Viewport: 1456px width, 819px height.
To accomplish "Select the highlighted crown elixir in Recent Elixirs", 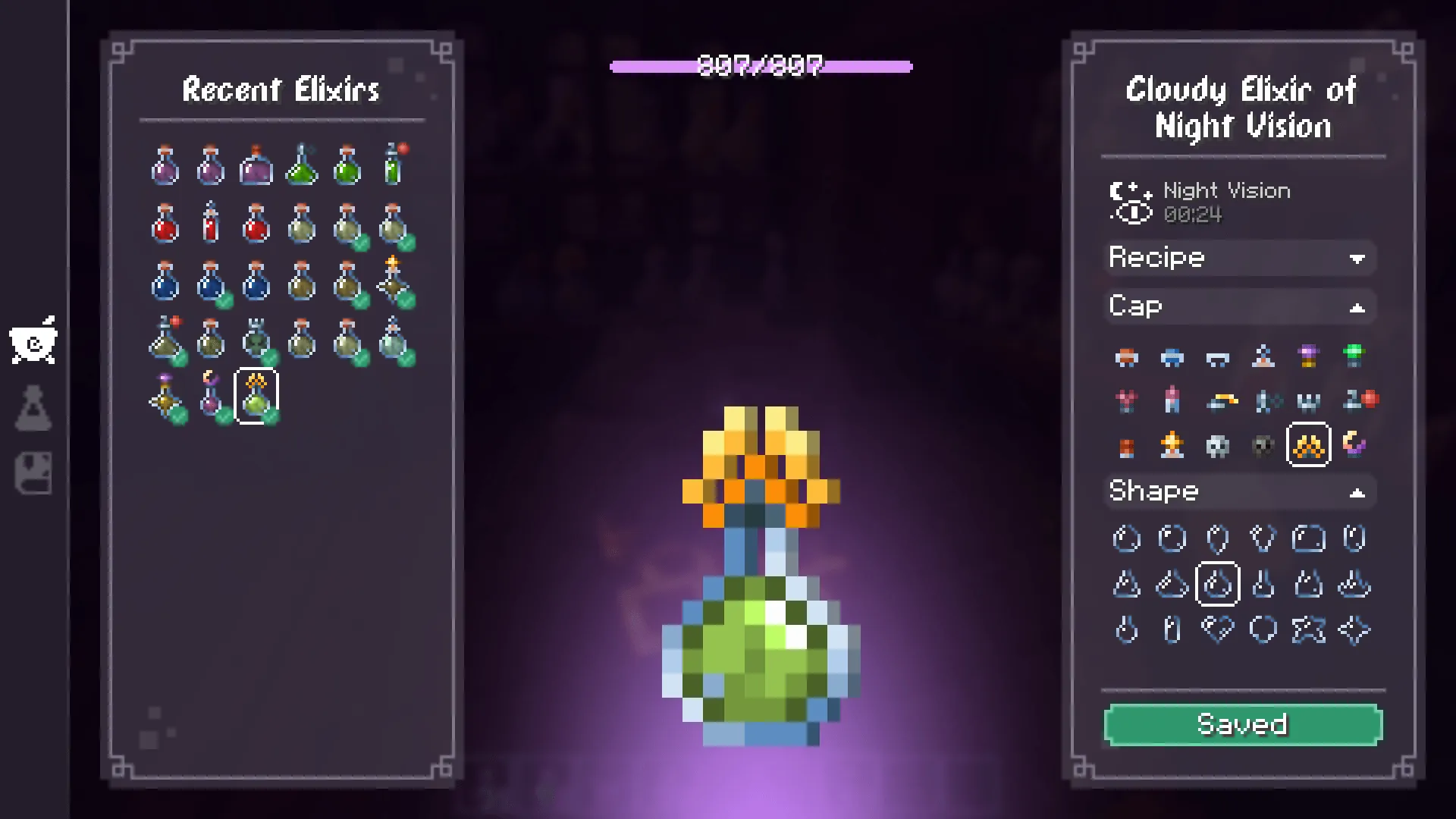I will click(x=255, y=394).
